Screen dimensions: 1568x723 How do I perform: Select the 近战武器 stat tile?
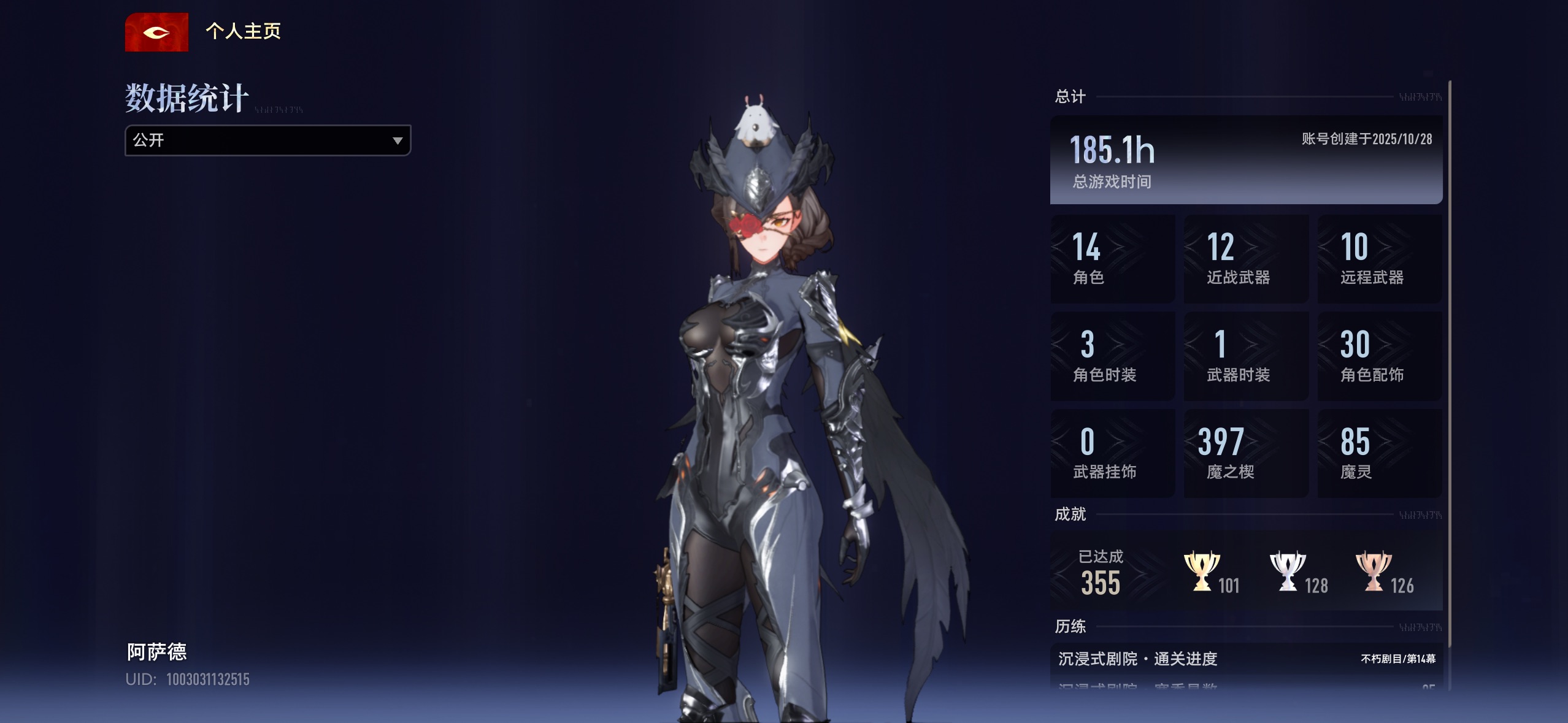(x=1246, y=258)
